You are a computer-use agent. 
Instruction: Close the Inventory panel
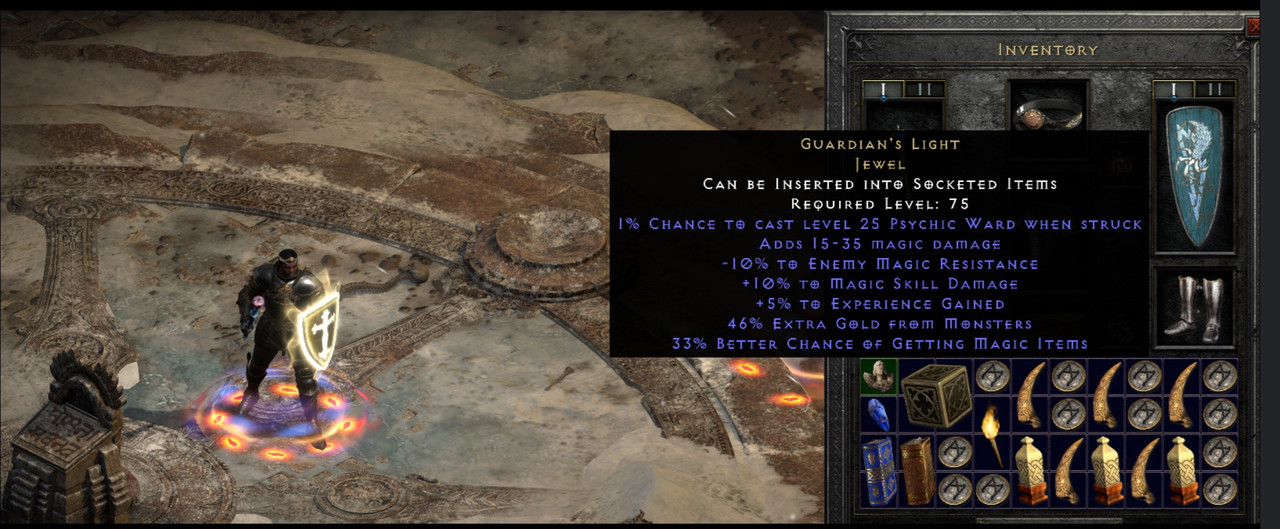1254,27
